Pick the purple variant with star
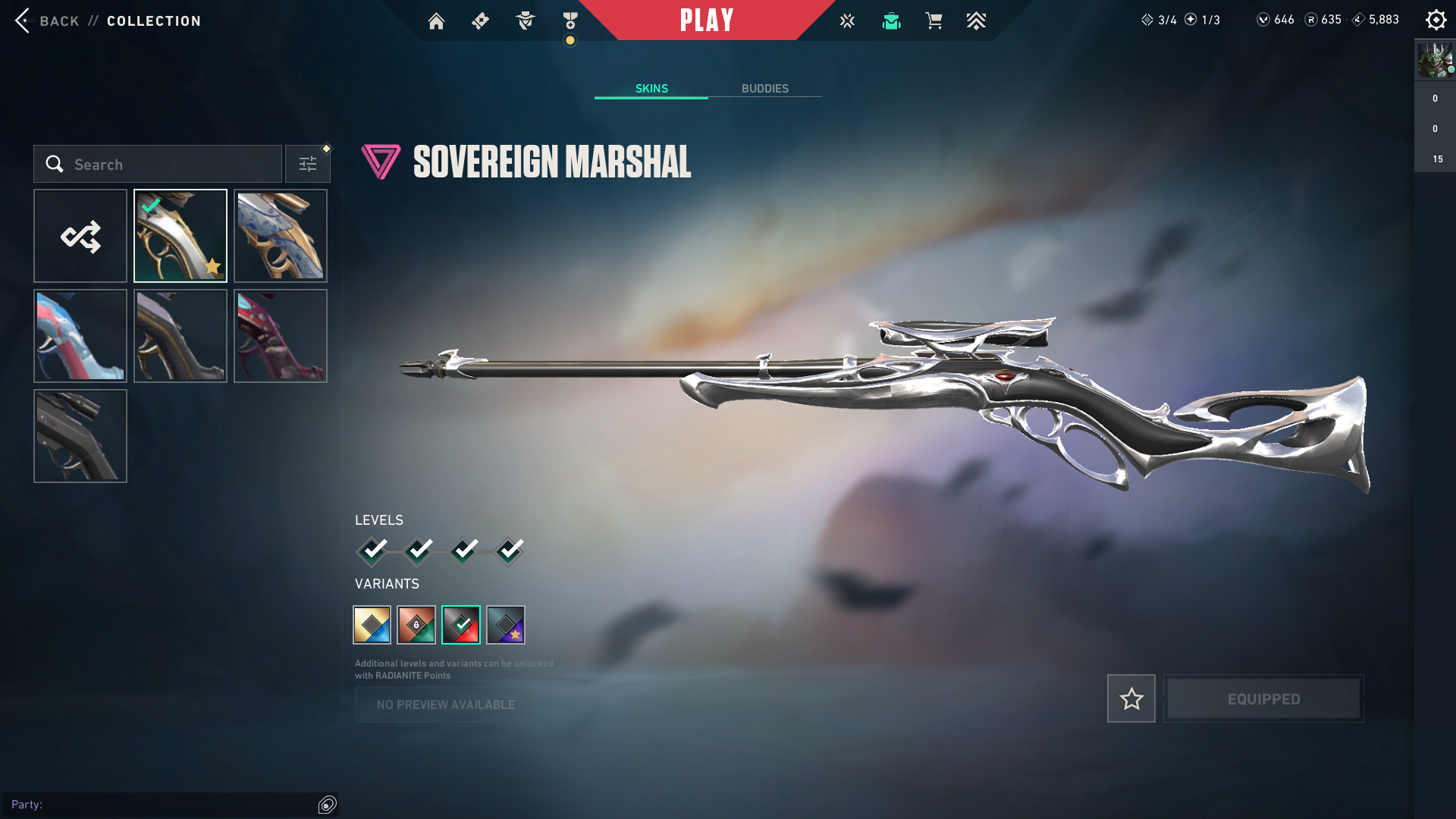The width and height of the screenshot is (1456, 819). tap(506, 625)
